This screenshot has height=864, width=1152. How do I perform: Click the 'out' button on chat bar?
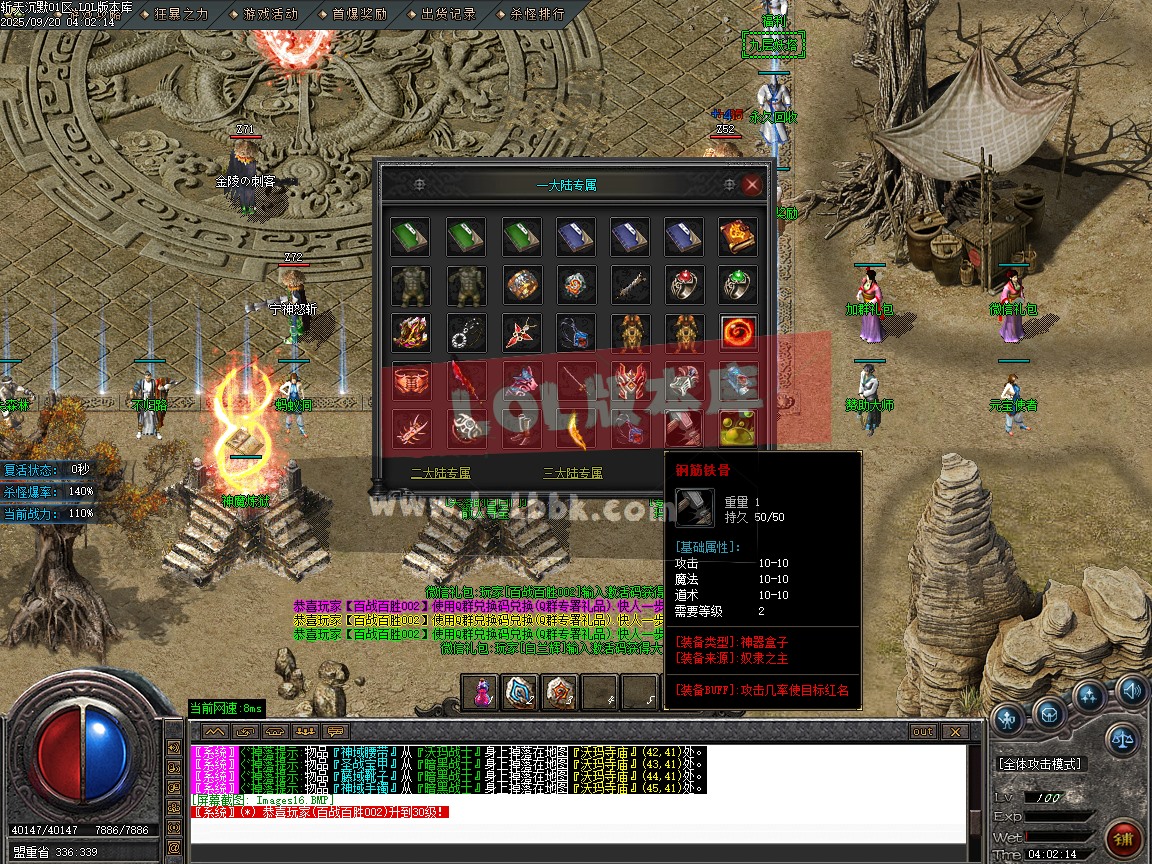[922, 732]
